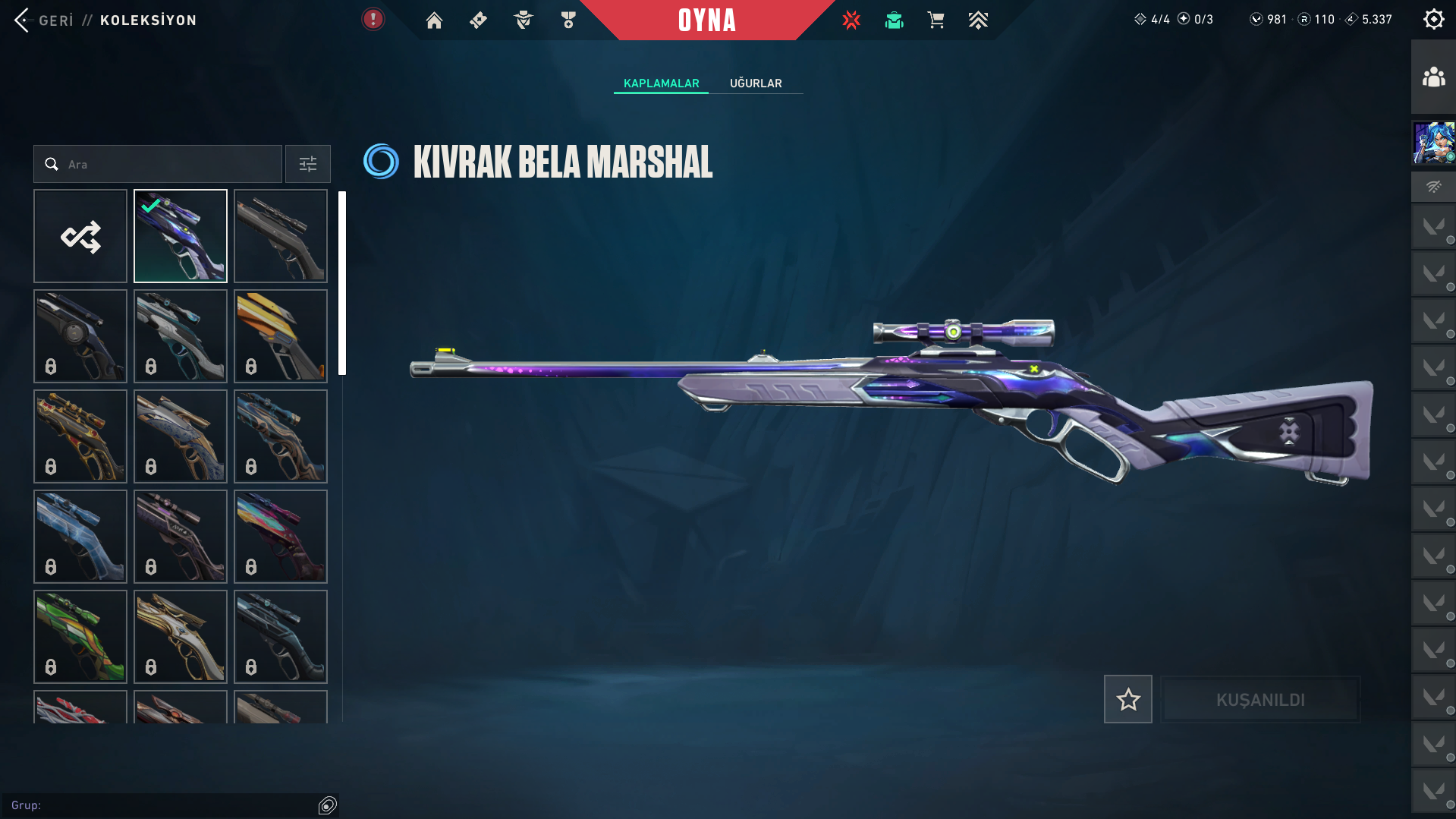
Task: Select the default Marshal skin thumbnail
Action: pos(281,237)
